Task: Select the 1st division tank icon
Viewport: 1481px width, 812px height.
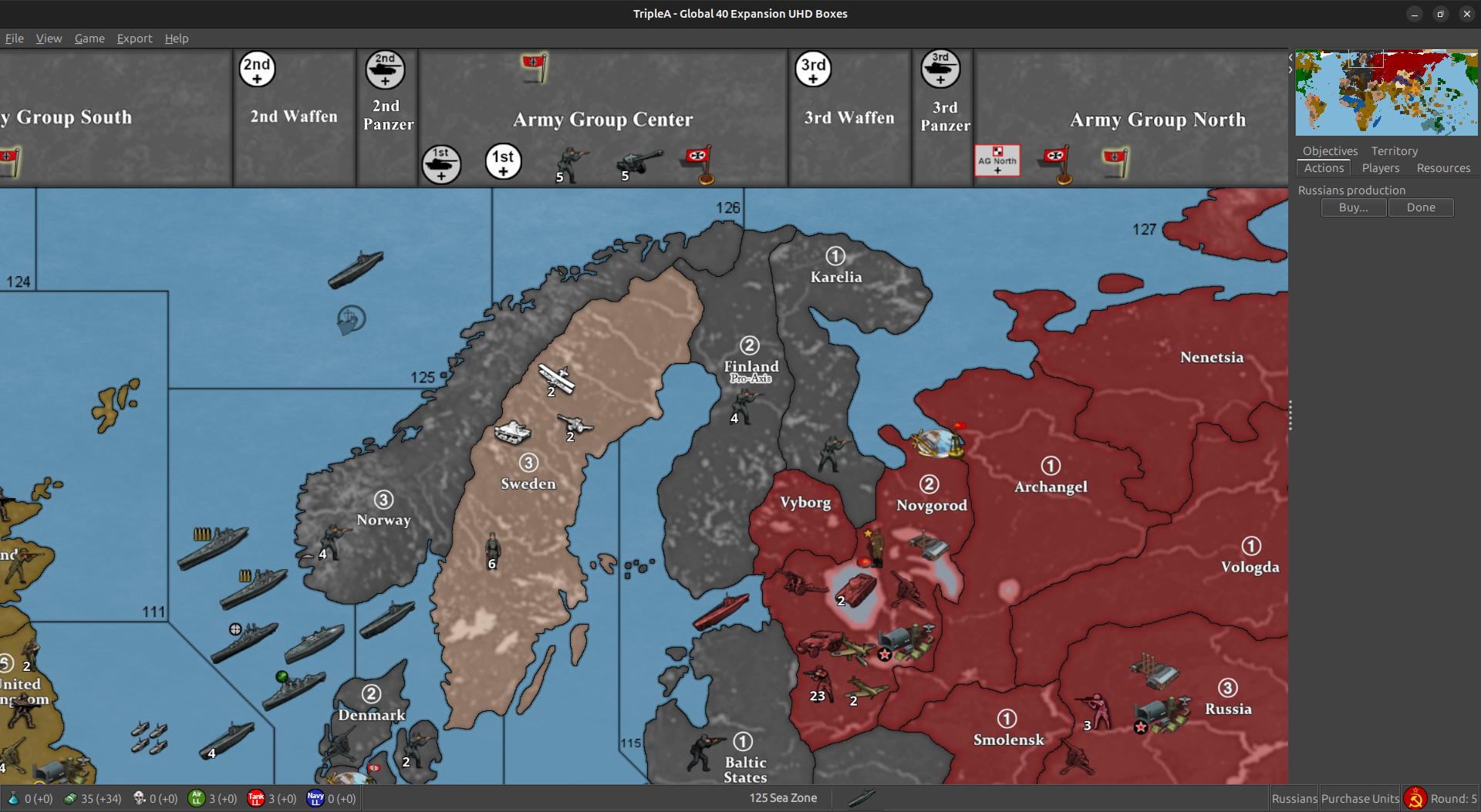Action: click(x=440, y=163)
